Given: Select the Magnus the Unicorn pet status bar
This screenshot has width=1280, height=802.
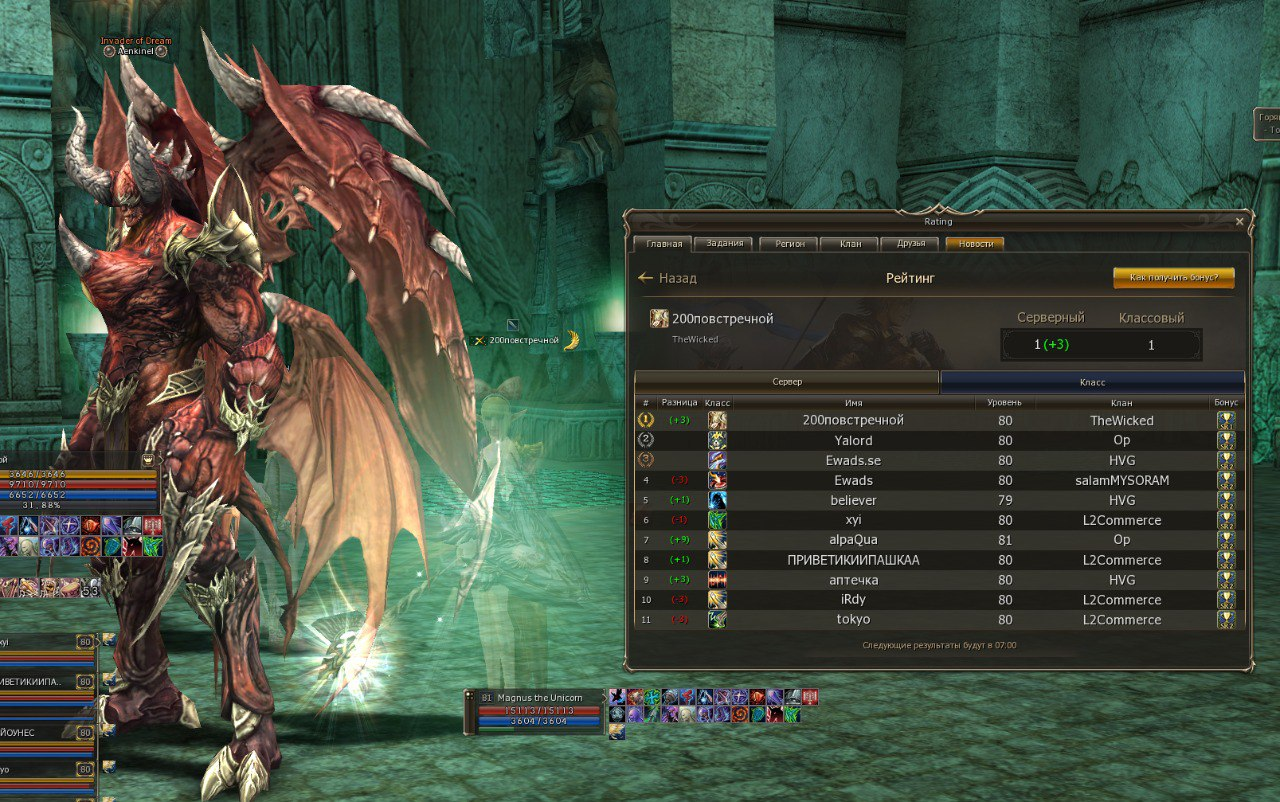Looking at the screenshot, I should click(535, 709).
